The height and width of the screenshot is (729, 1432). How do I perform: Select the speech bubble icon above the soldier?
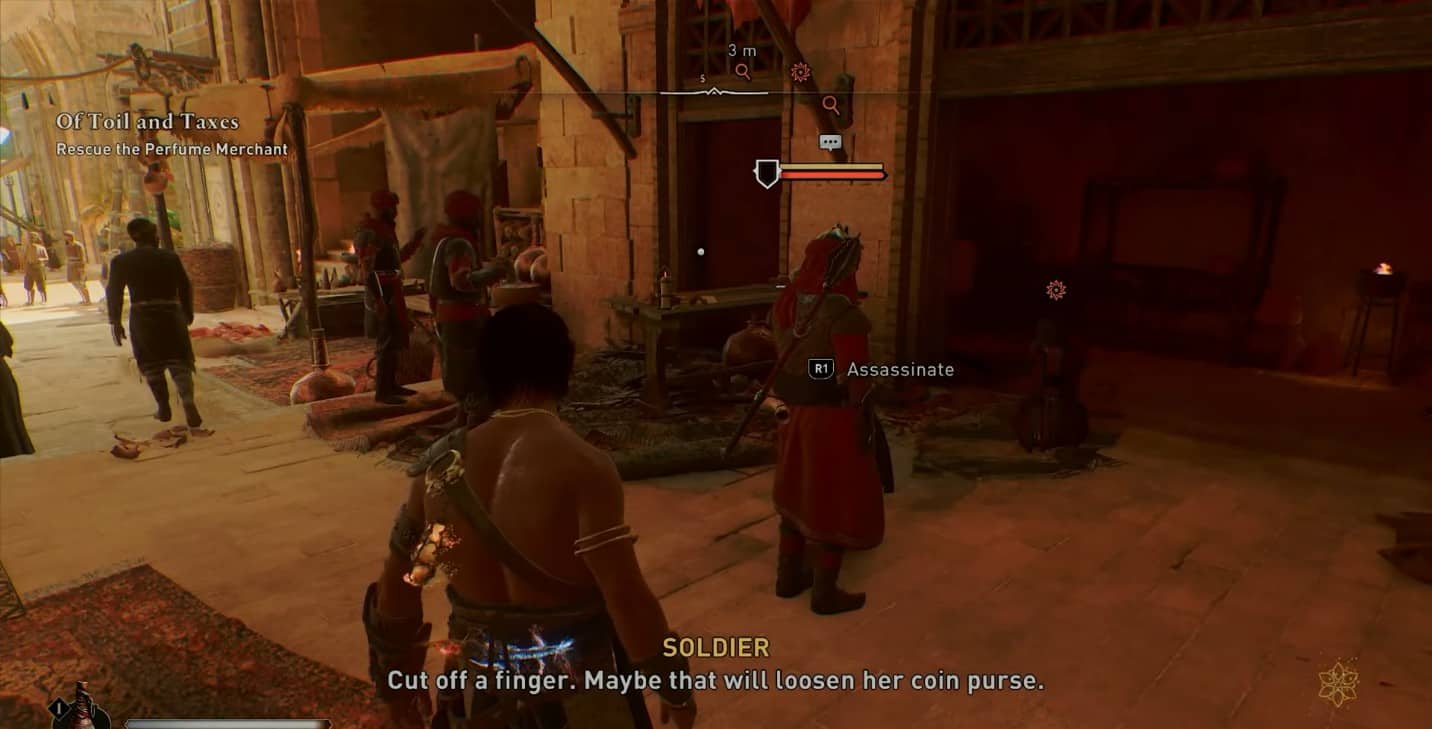830,142
